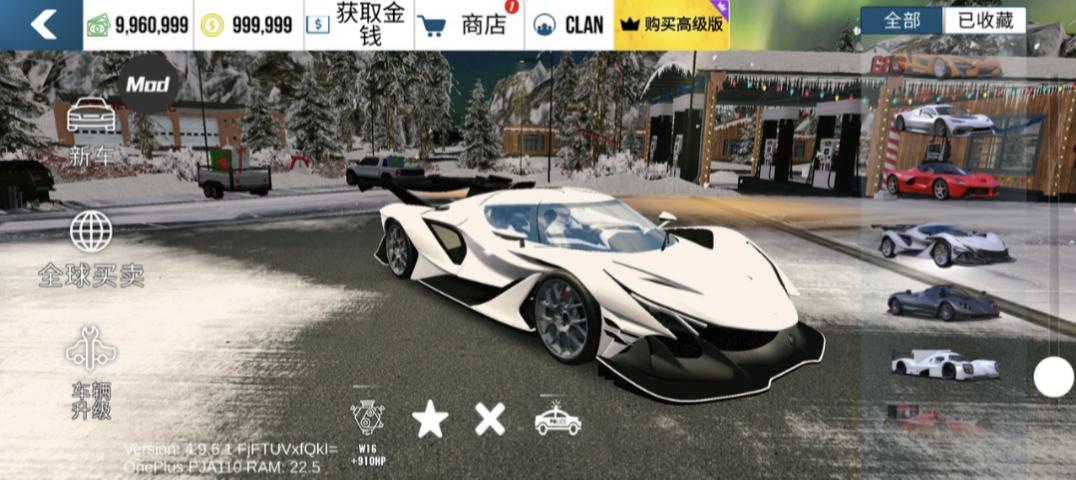Image resolution: width=1076 pixels, height=480 pixels.
Task: Choose the yellow 购买高级版 premium button
Action: (x=671, y=25)
